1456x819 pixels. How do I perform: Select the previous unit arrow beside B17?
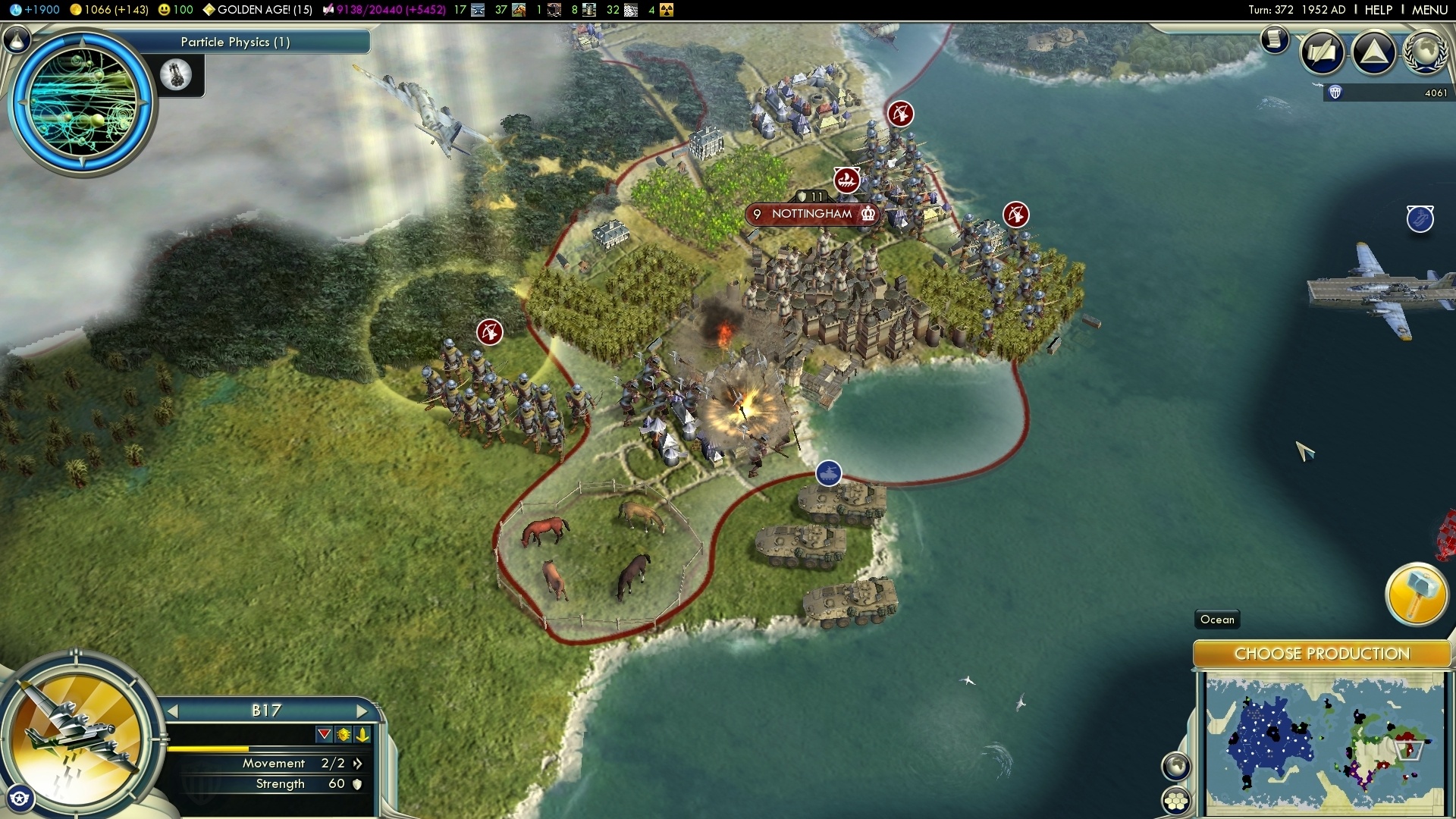coord(173,711)
